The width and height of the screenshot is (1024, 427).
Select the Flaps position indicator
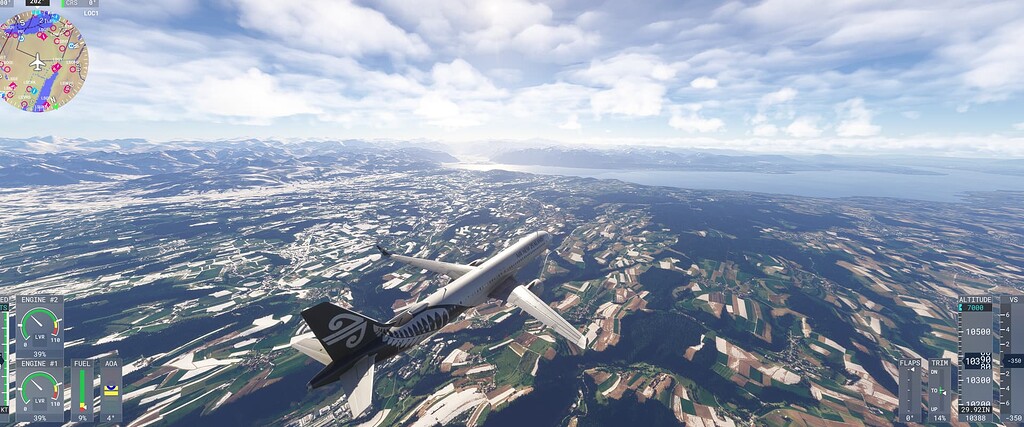[910, 390]
